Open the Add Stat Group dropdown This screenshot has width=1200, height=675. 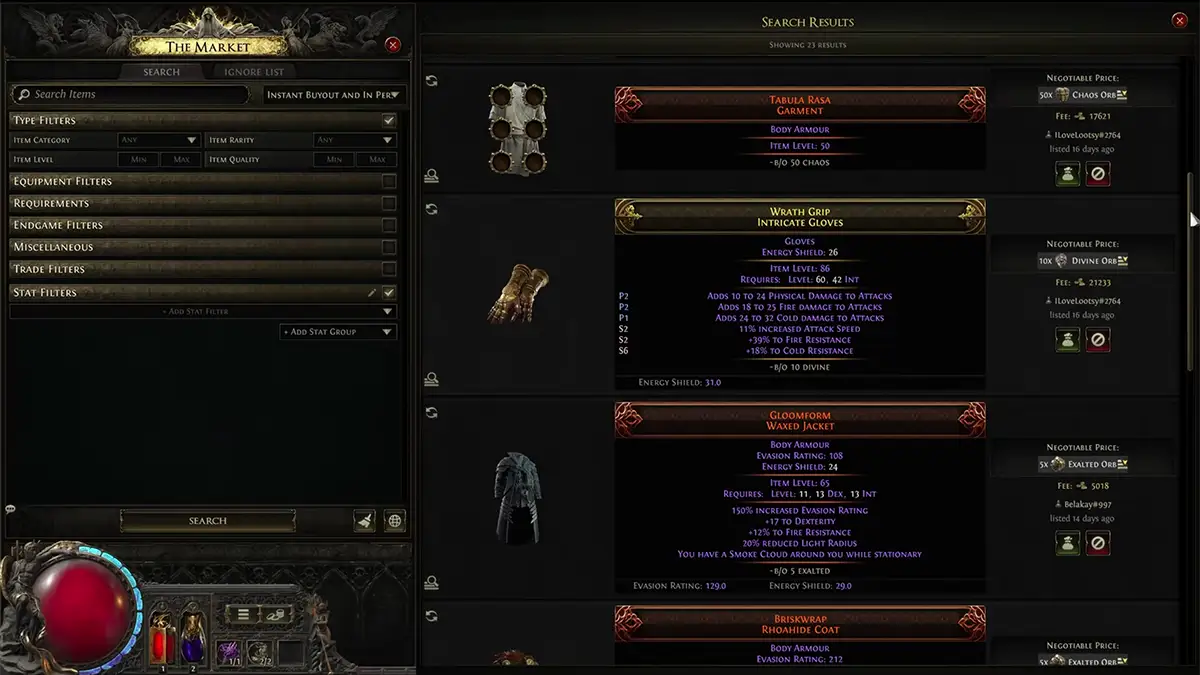(x=338, y=332)
